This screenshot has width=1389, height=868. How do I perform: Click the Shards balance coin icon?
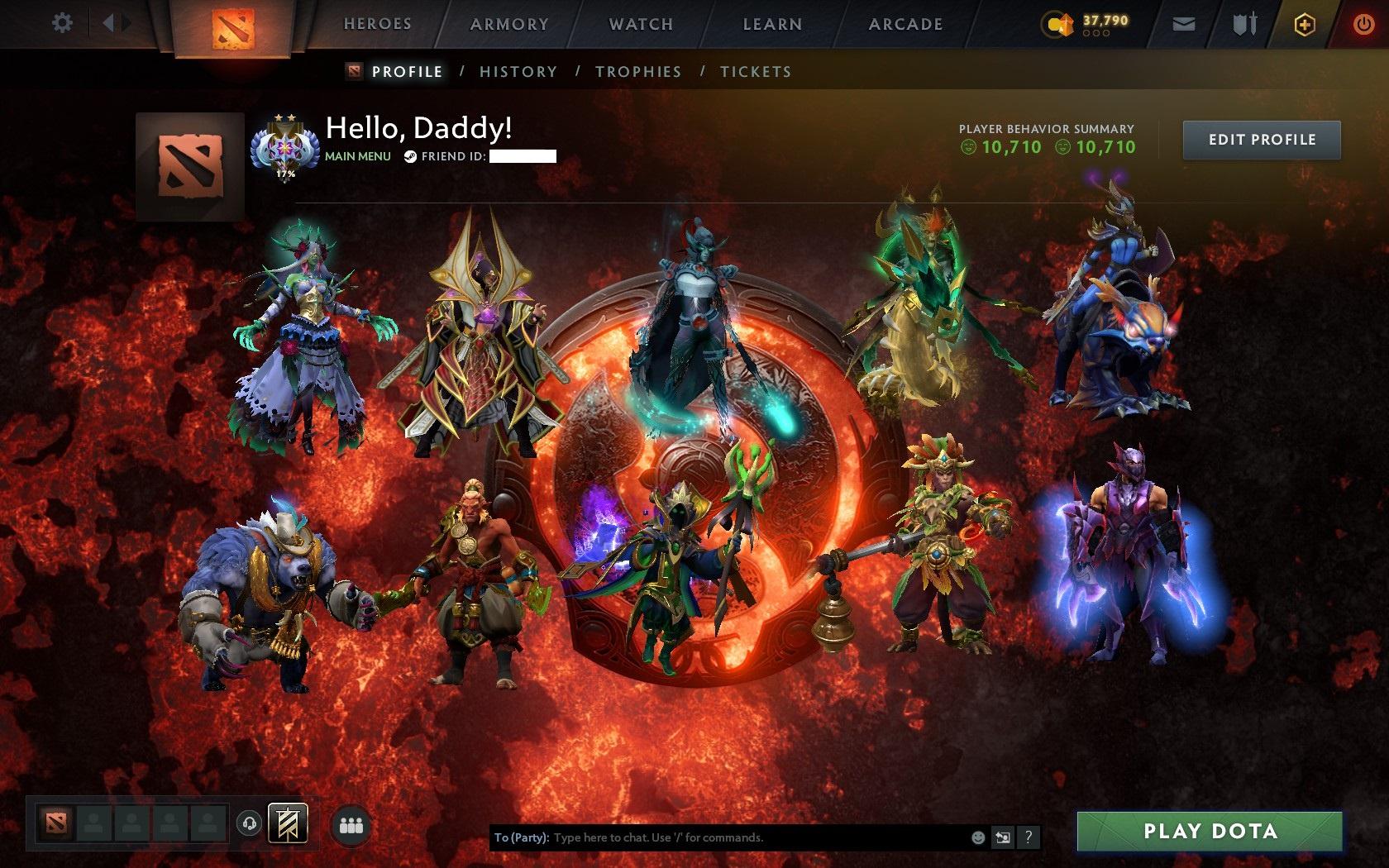pos(1057,24)
